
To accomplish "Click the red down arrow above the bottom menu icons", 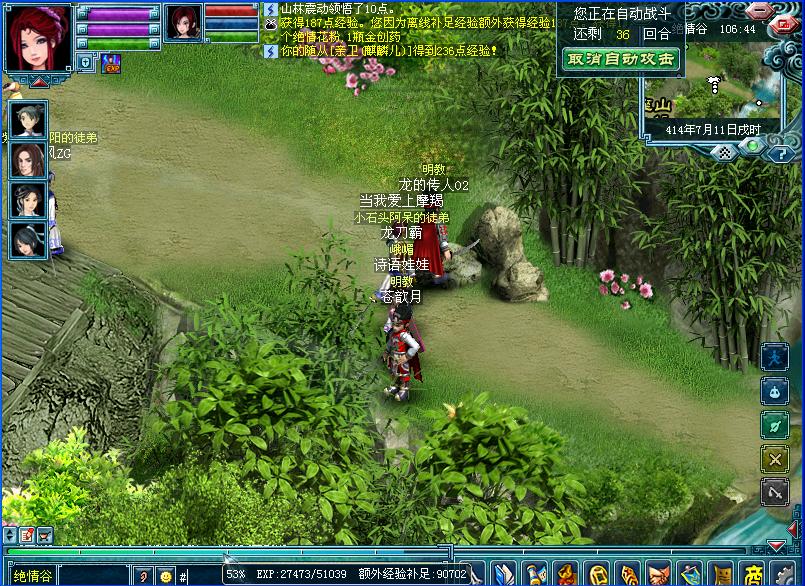I will pos(775,547).
